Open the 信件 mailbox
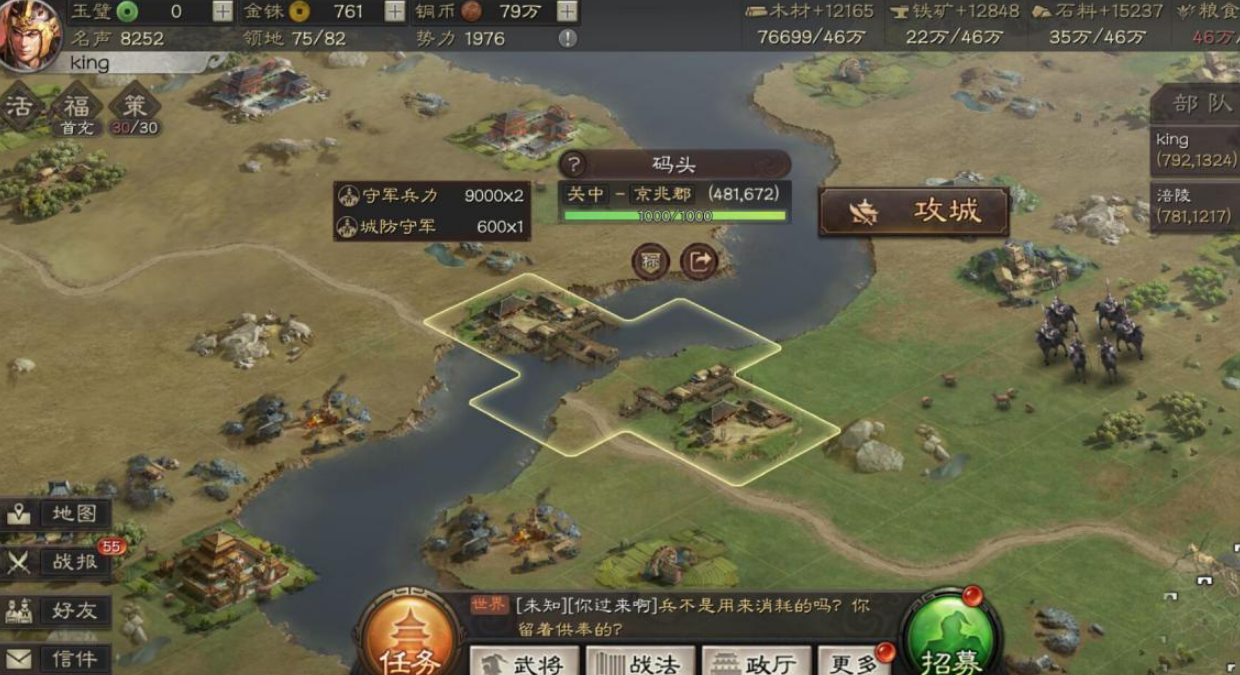 click(x=57, y=658)
